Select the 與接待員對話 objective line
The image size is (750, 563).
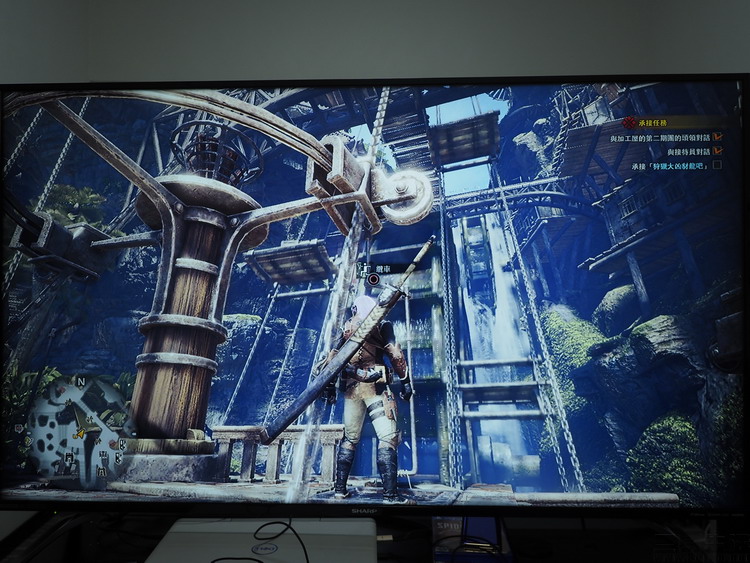pyautogui.click(x=686, y=151)
